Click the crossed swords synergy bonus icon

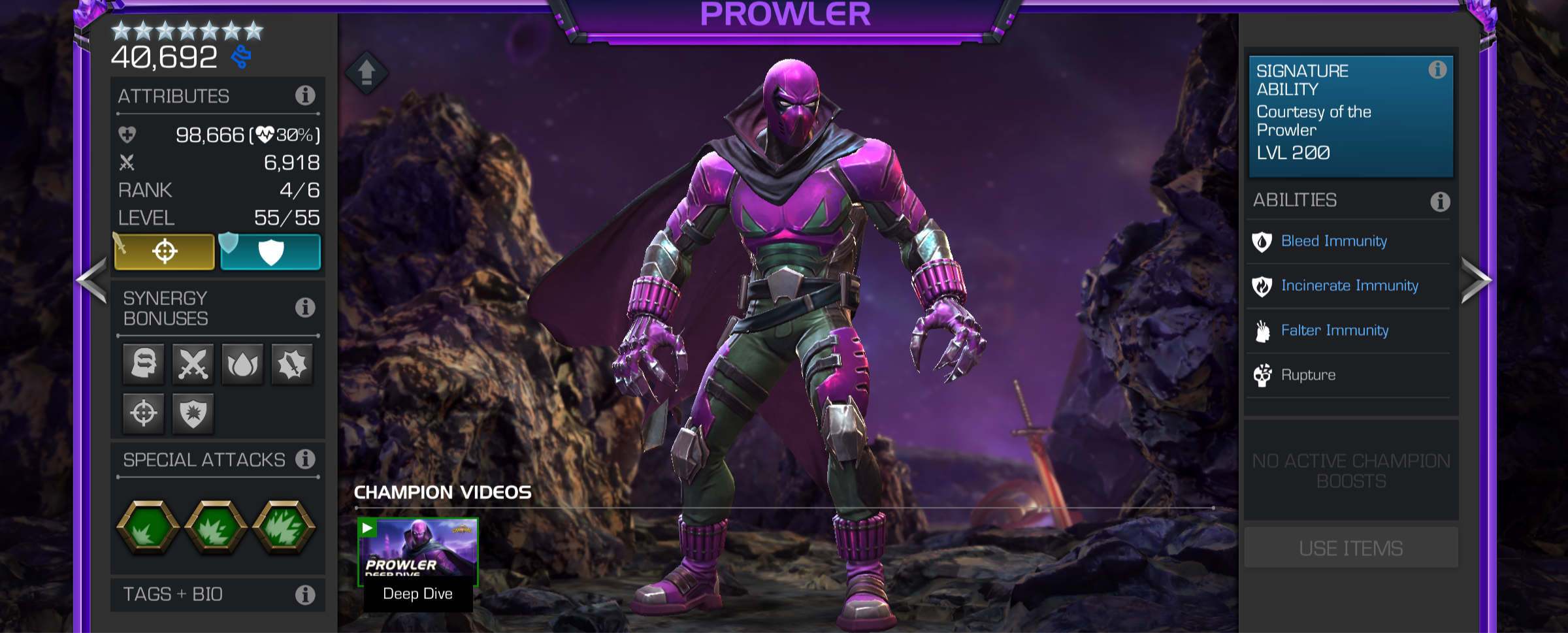click(x=192, y=364)
